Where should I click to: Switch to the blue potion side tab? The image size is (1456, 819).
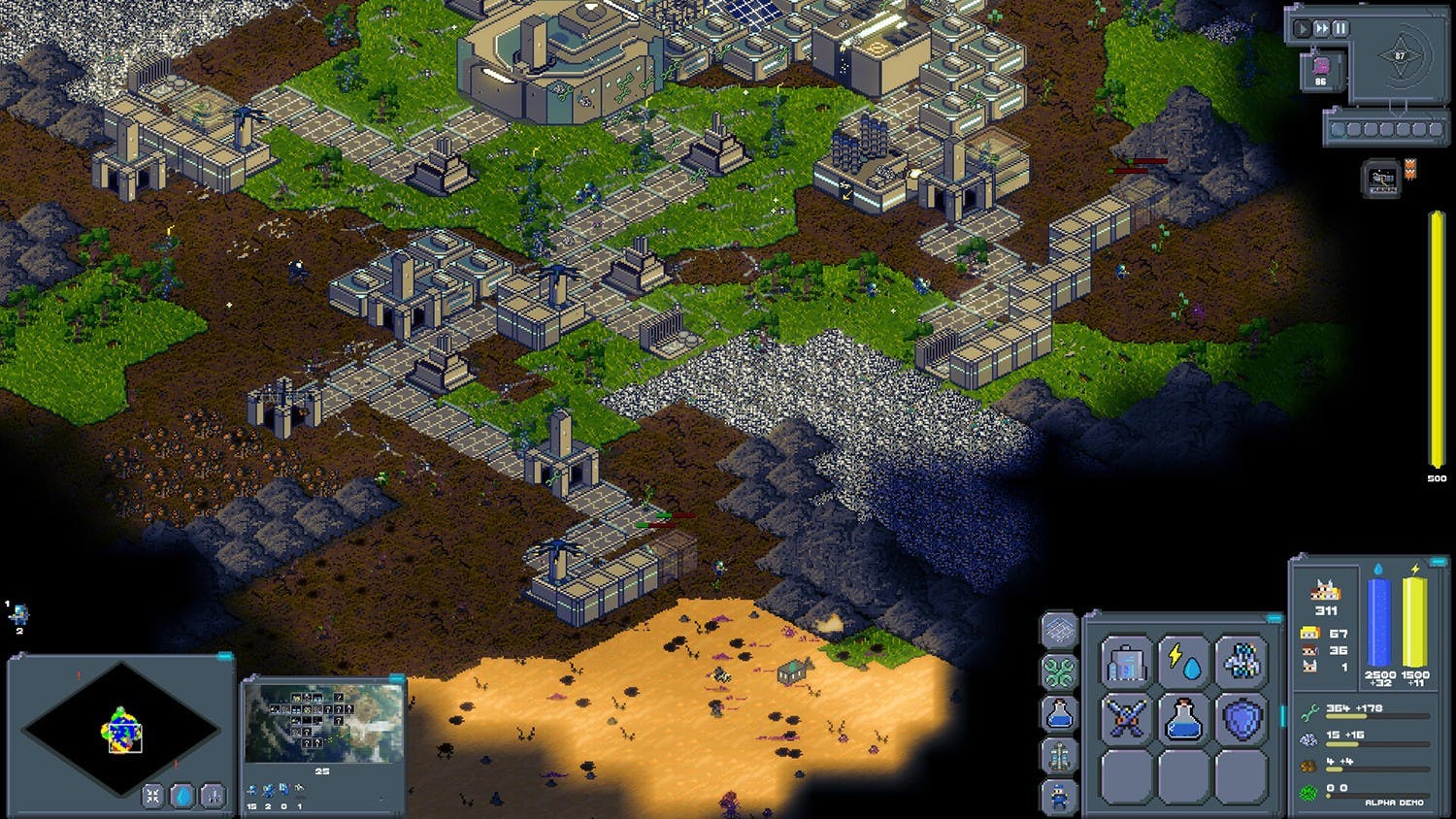1059,713
